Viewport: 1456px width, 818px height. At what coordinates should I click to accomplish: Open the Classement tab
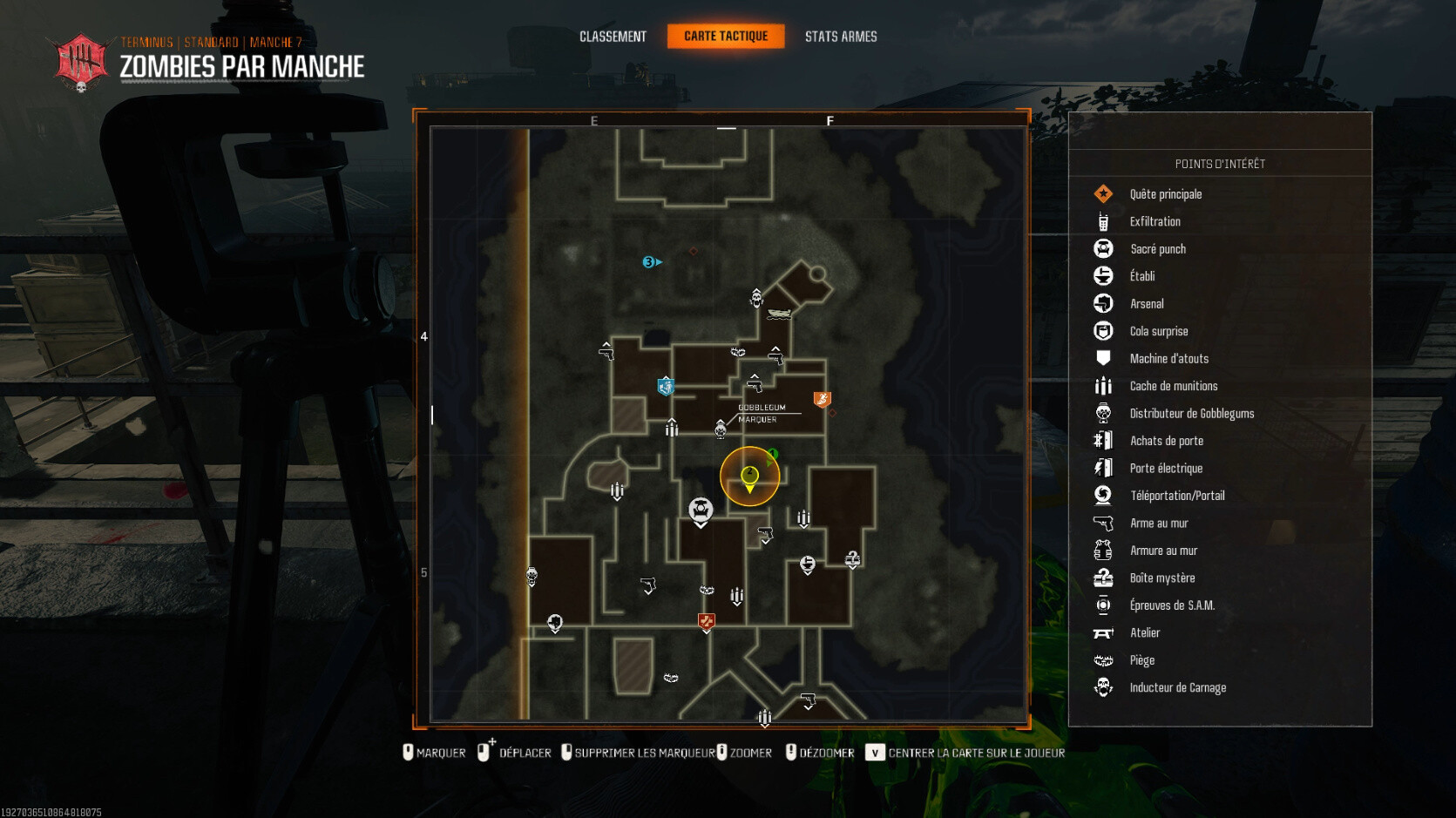(x=613, y=36)
